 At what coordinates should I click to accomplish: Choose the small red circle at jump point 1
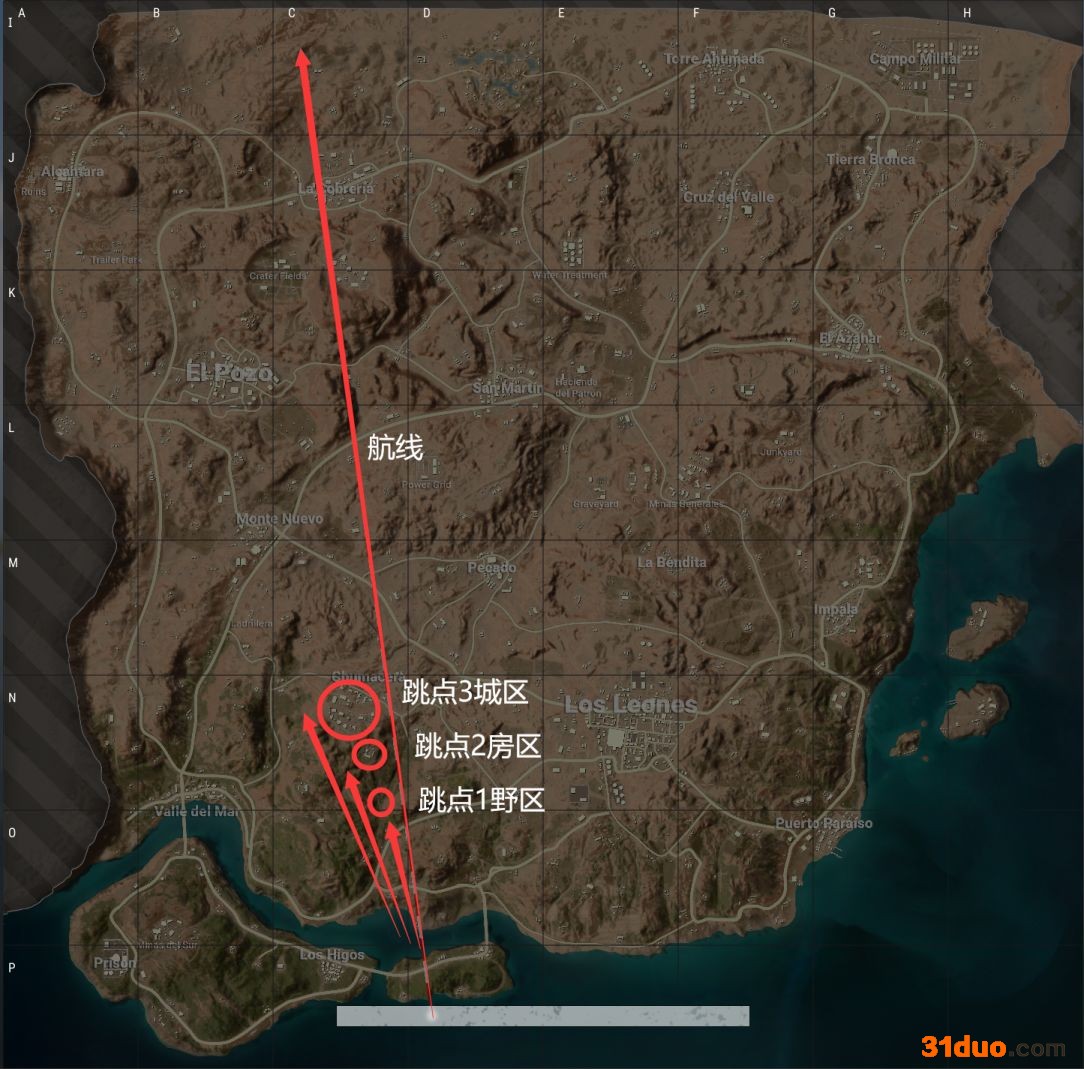[381, 801]
